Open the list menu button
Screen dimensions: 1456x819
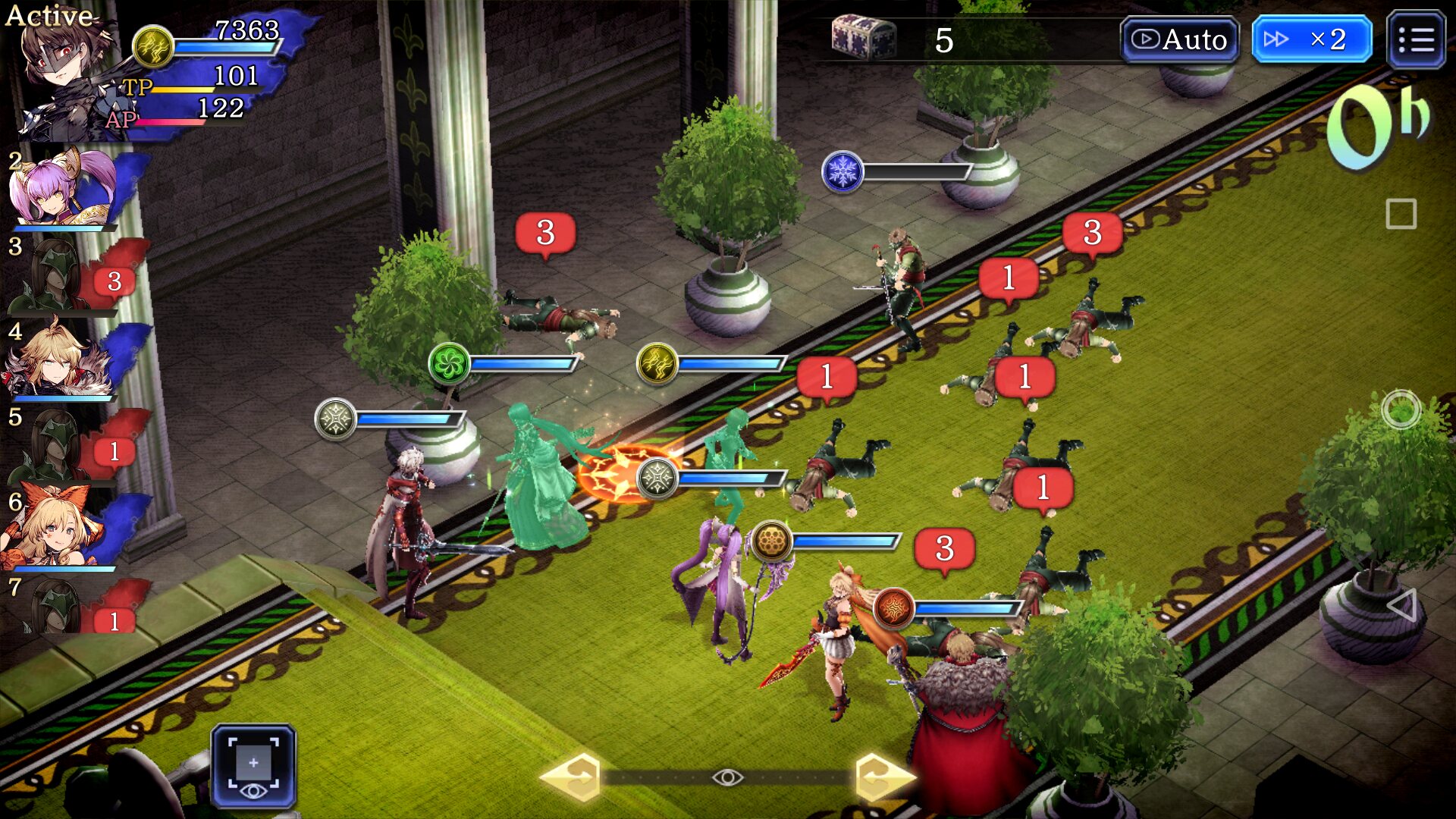[1415, 39]
